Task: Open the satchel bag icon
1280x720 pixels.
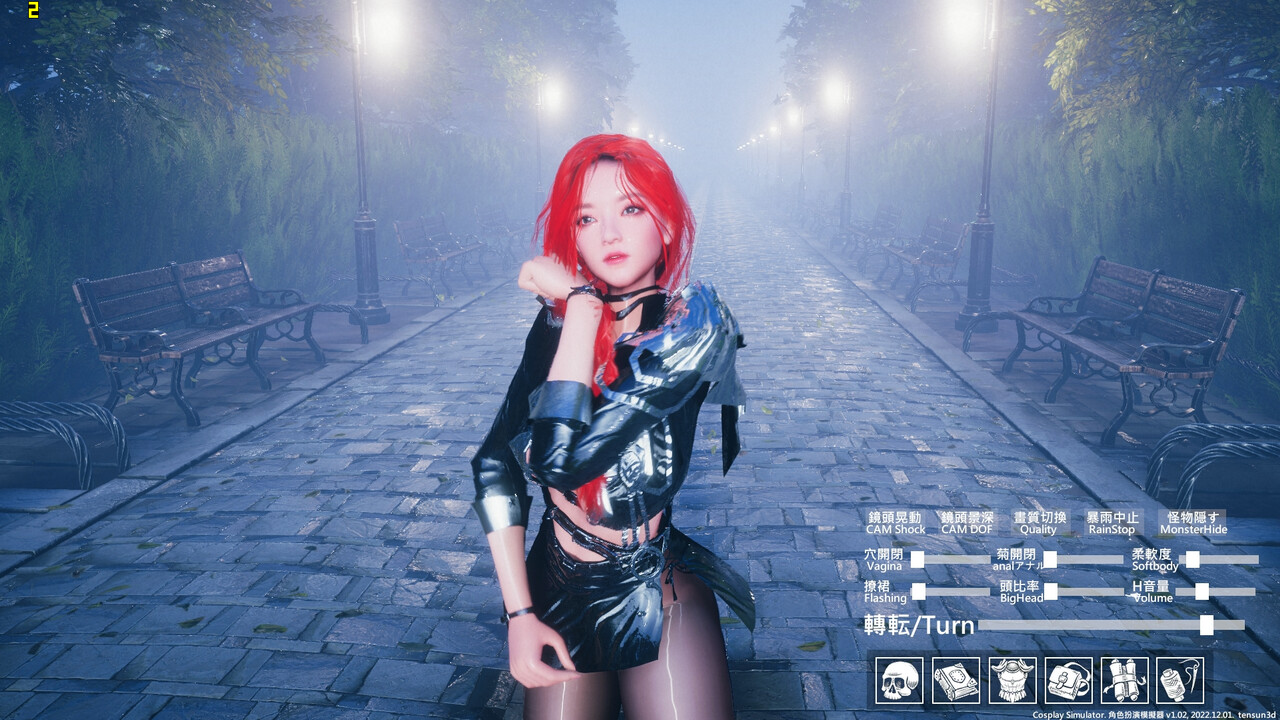Action: (x=1065, y=679)
